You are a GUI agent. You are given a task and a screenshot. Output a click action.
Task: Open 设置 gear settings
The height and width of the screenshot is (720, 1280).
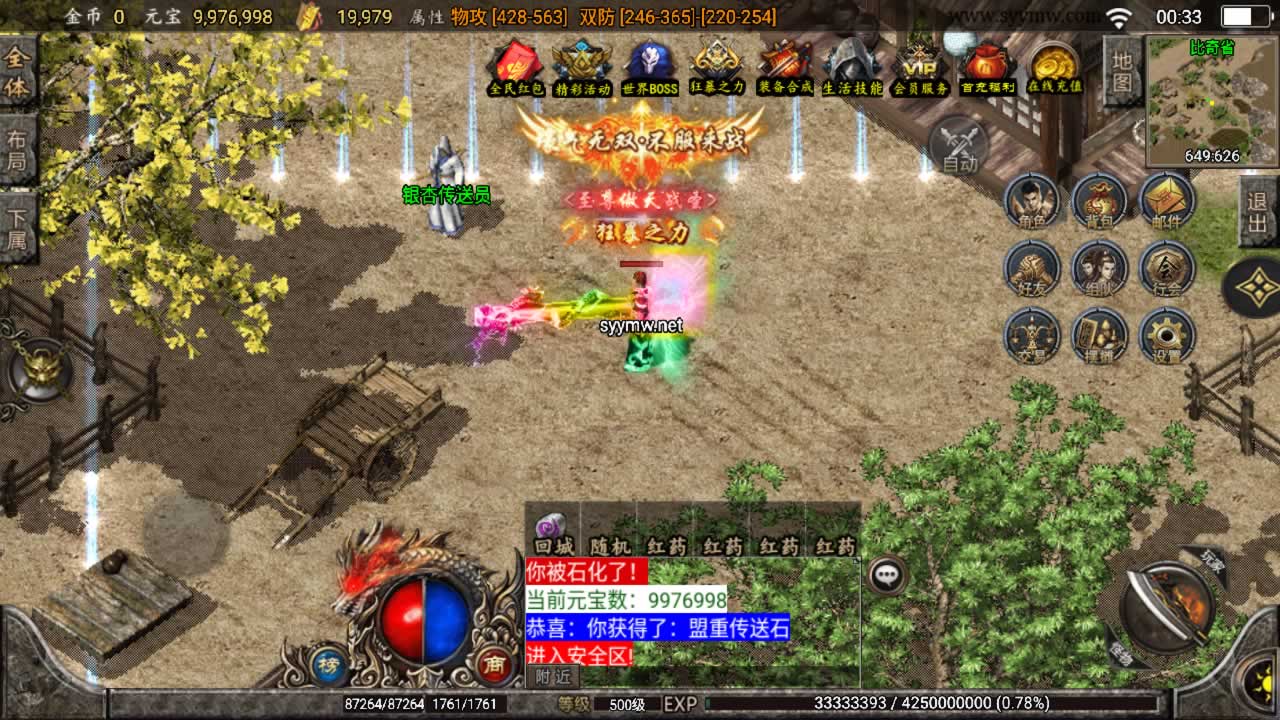1166,336
